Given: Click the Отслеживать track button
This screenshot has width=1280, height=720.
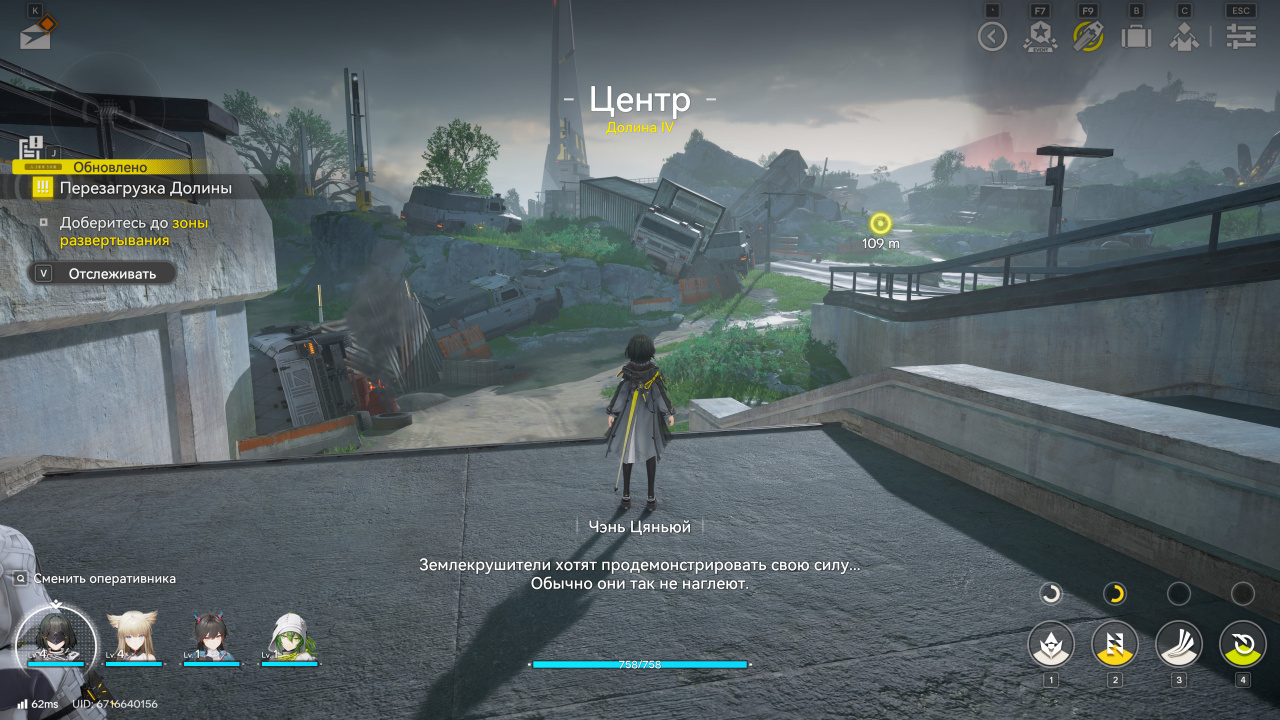Looking at the screenshot, I should click(x=103, y=273).
